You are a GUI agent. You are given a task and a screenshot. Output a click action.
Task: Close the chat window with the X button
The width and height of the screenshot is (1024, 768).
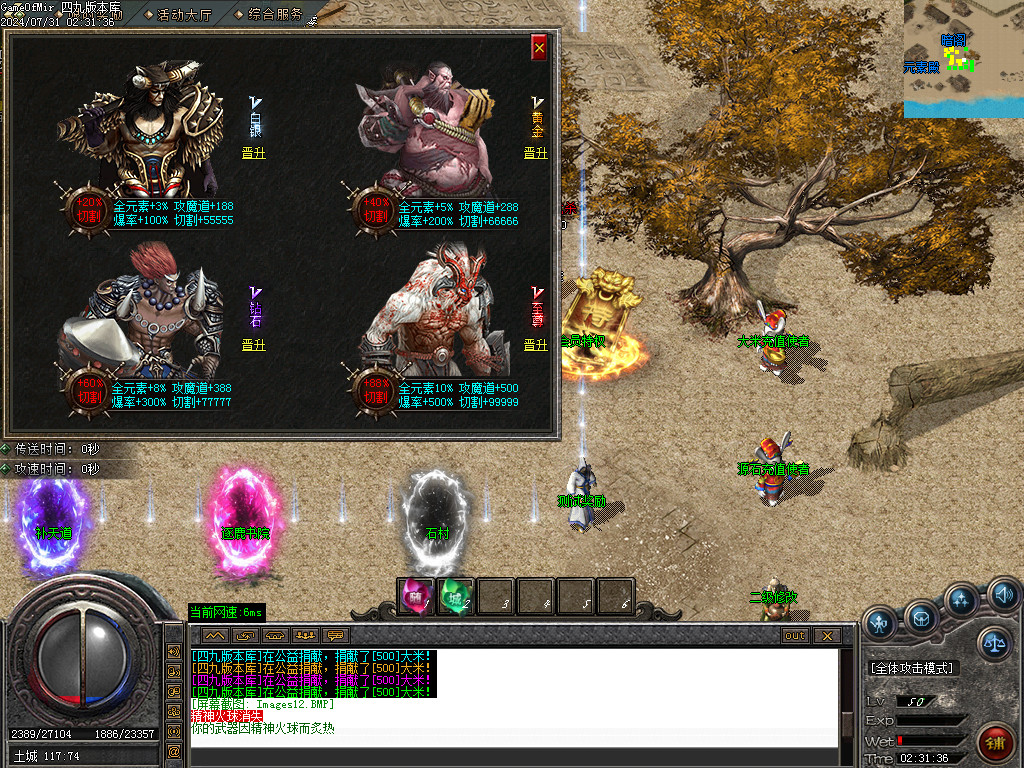[826, 635]
